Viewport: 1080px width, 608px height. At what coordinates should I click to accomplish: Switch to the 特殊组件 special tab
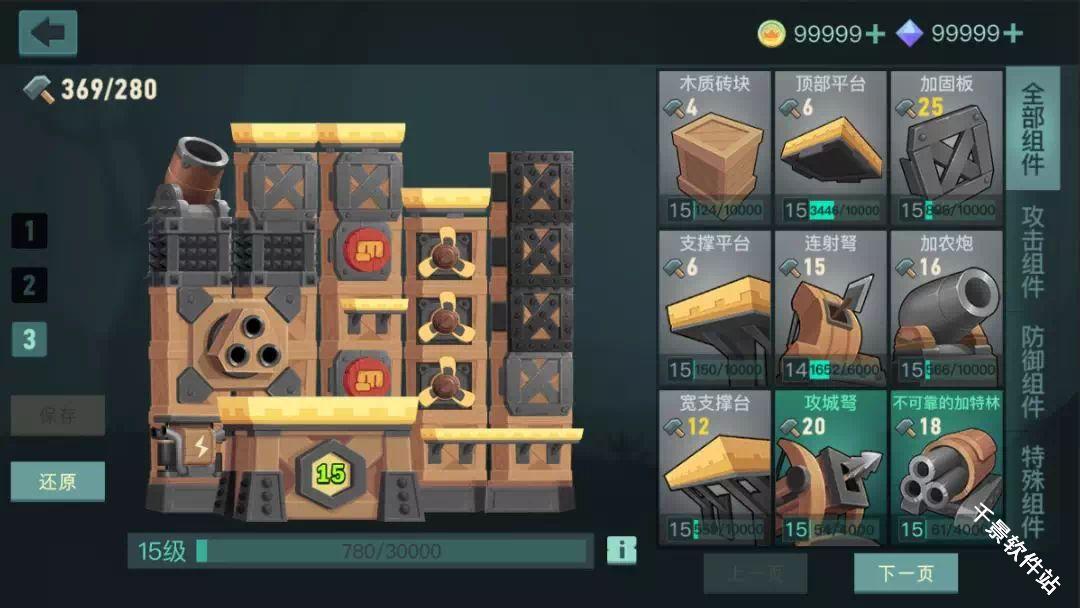[1033, 490]
